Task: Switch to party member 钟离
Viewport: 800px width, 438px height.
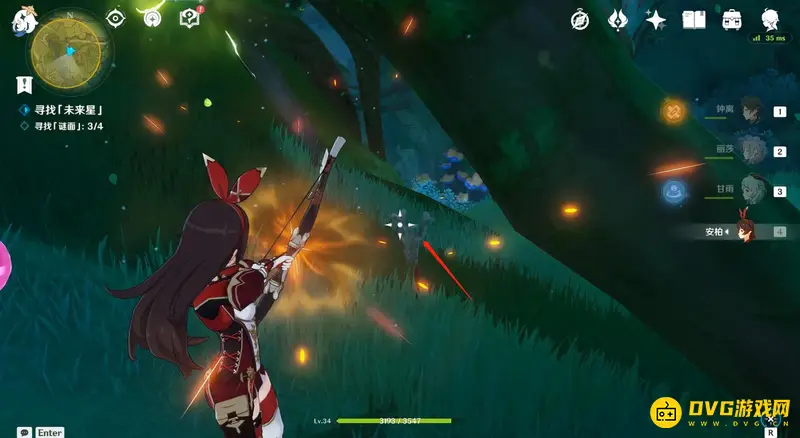Action: coord(752,113)
